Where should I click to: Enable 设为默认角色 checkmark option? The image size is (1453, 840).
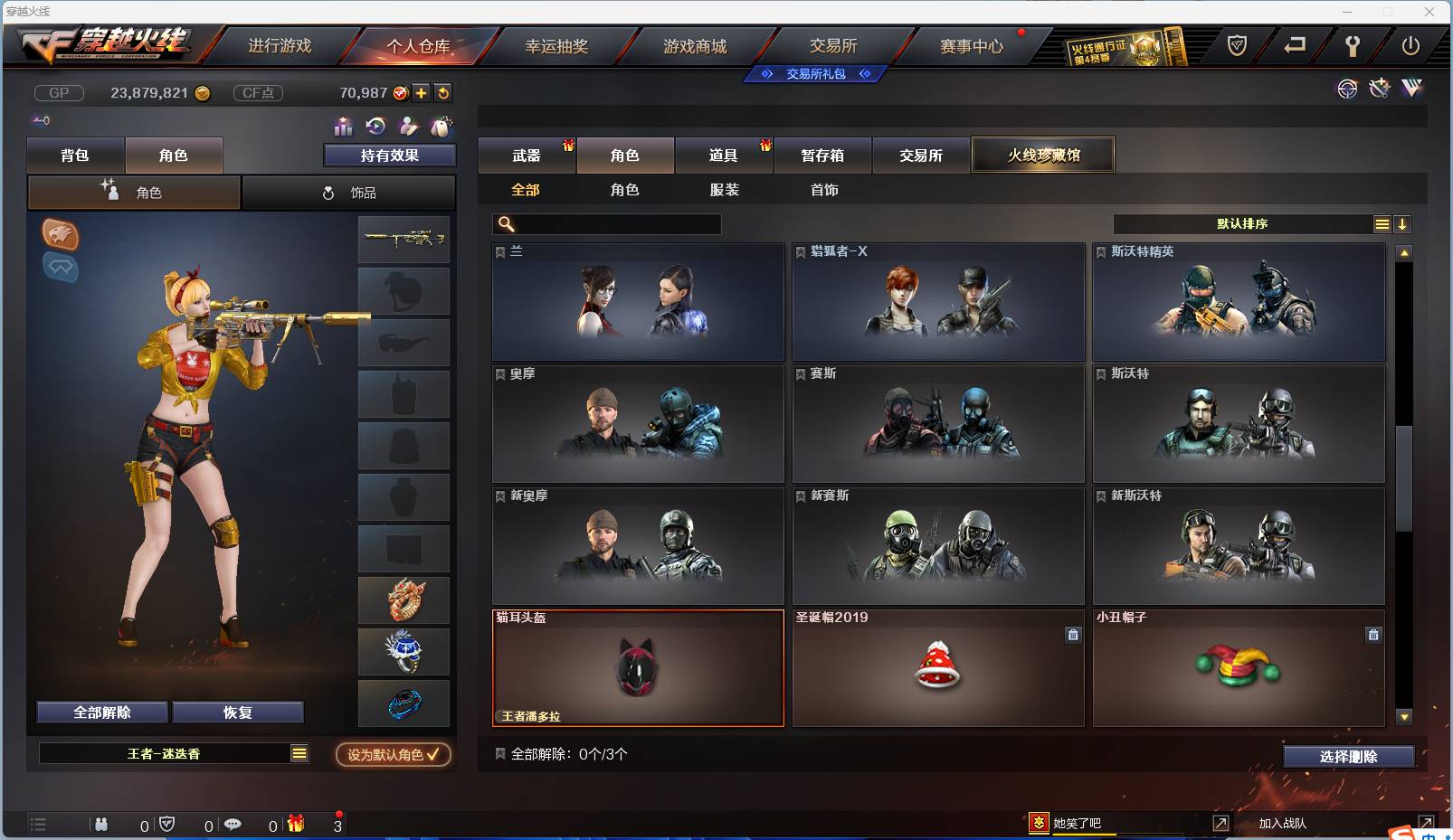coord(393,755)
